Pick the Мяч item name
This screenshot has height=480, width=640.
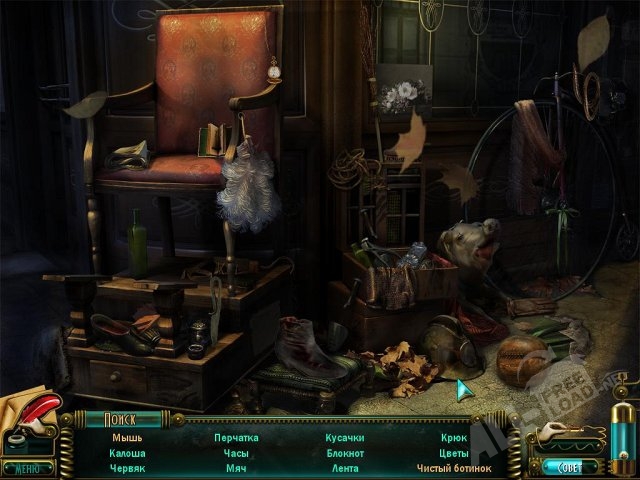(236, 468)
